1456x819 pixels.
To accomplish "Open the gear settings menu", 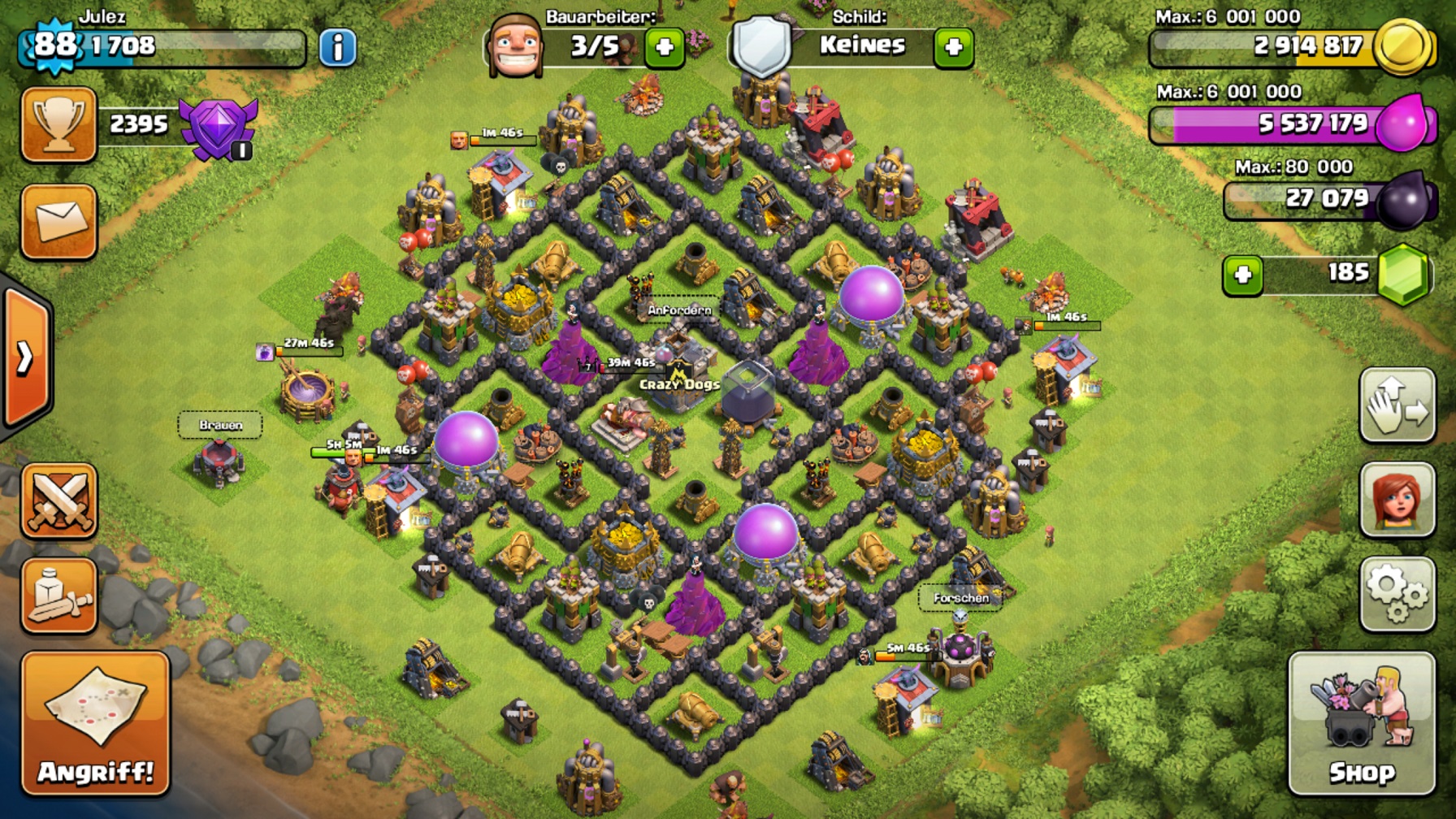I will tap(1397, 594).
